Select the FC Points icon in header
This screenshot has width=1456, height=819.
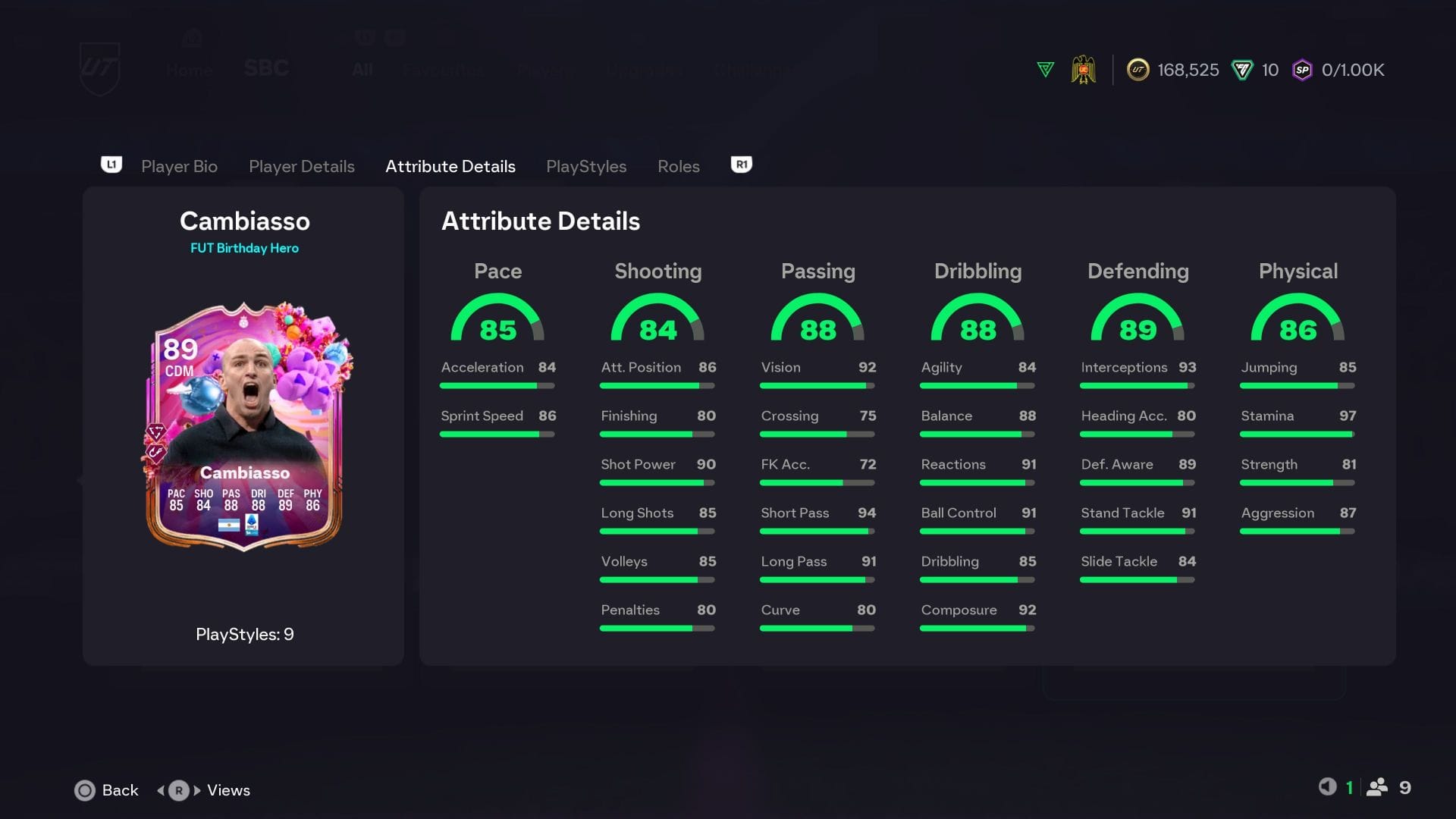click(x=1241, y=70)
